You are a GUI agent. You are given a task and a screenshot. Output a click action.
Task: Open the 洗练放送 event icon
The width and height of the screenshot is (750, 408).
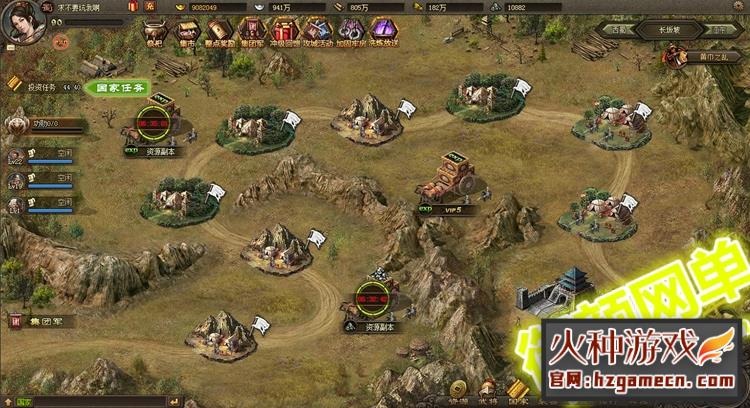point(383,33)
